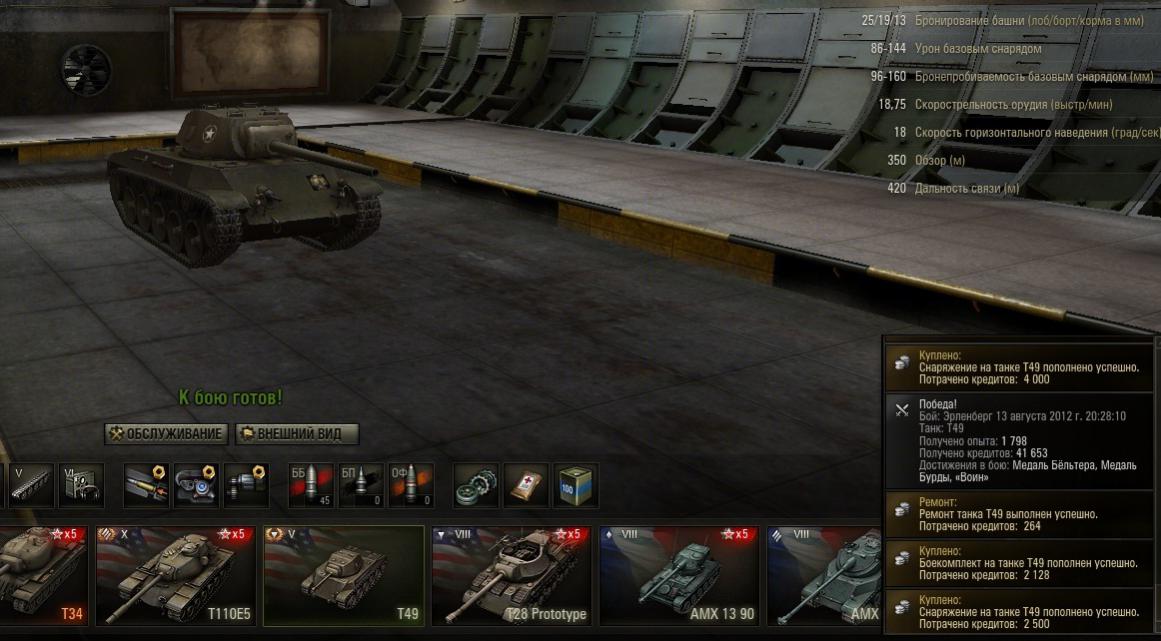Click the Ремонт repair notification entry
1161x641 pixels.
click(x=1018, y=514)
